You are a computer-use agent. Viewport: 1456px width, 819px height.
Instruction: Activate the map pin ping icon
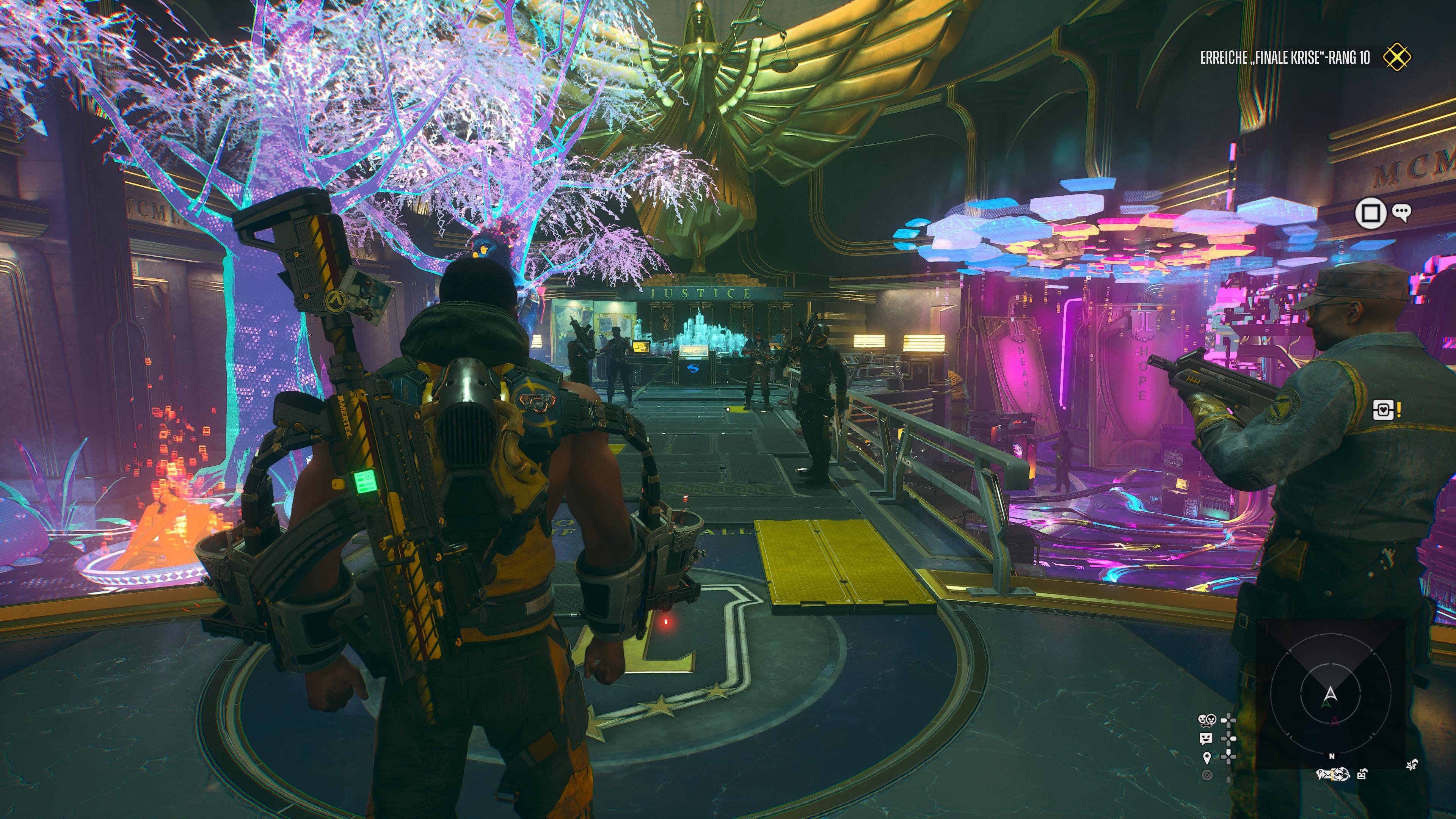point(1207,758)
